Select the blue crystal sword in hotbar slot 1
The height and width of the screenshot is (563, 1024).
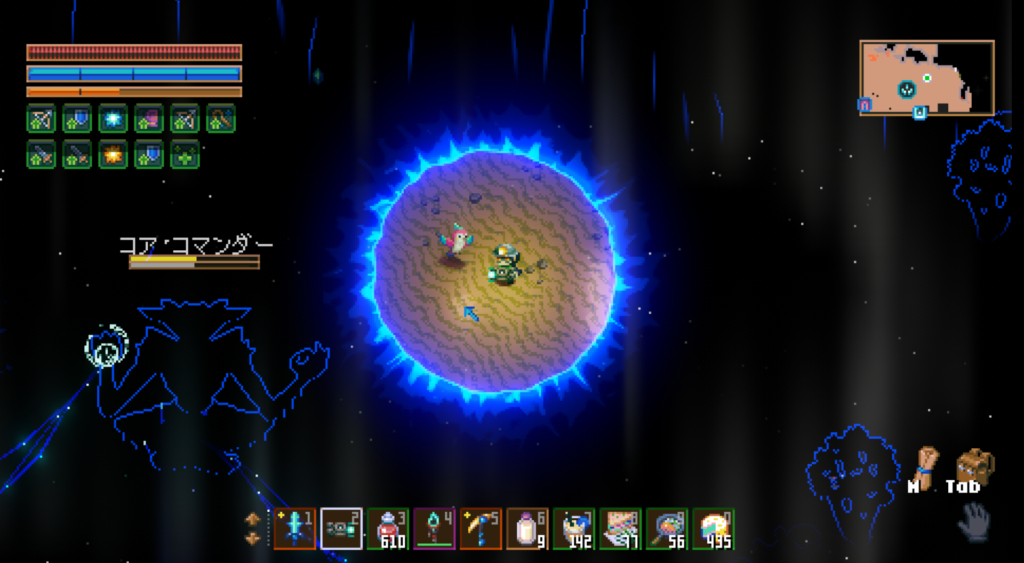(295, 528)
